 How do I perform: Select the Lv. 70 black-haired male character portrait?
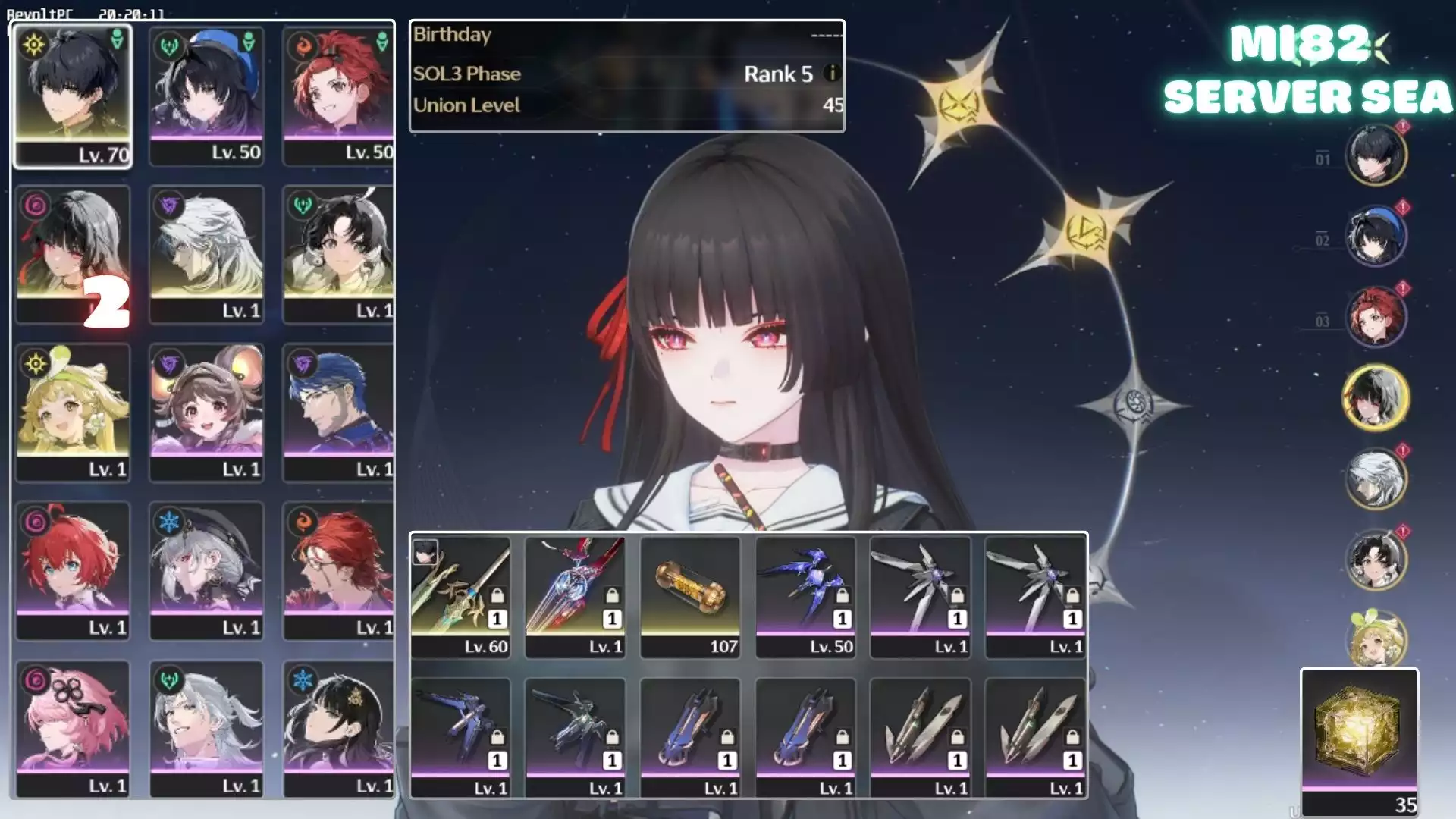pos(73,95)
